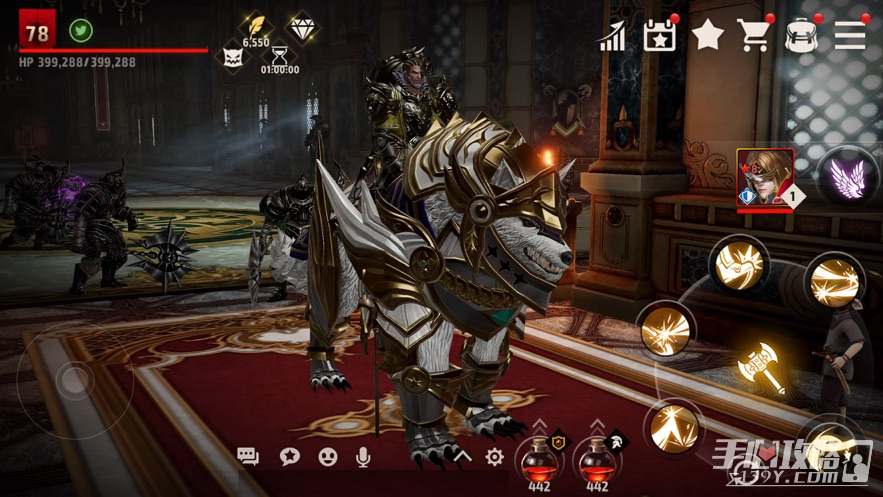Open the shopping cart store
The image size is (883, 497).
pyautogui.click(x=755, y=36)
